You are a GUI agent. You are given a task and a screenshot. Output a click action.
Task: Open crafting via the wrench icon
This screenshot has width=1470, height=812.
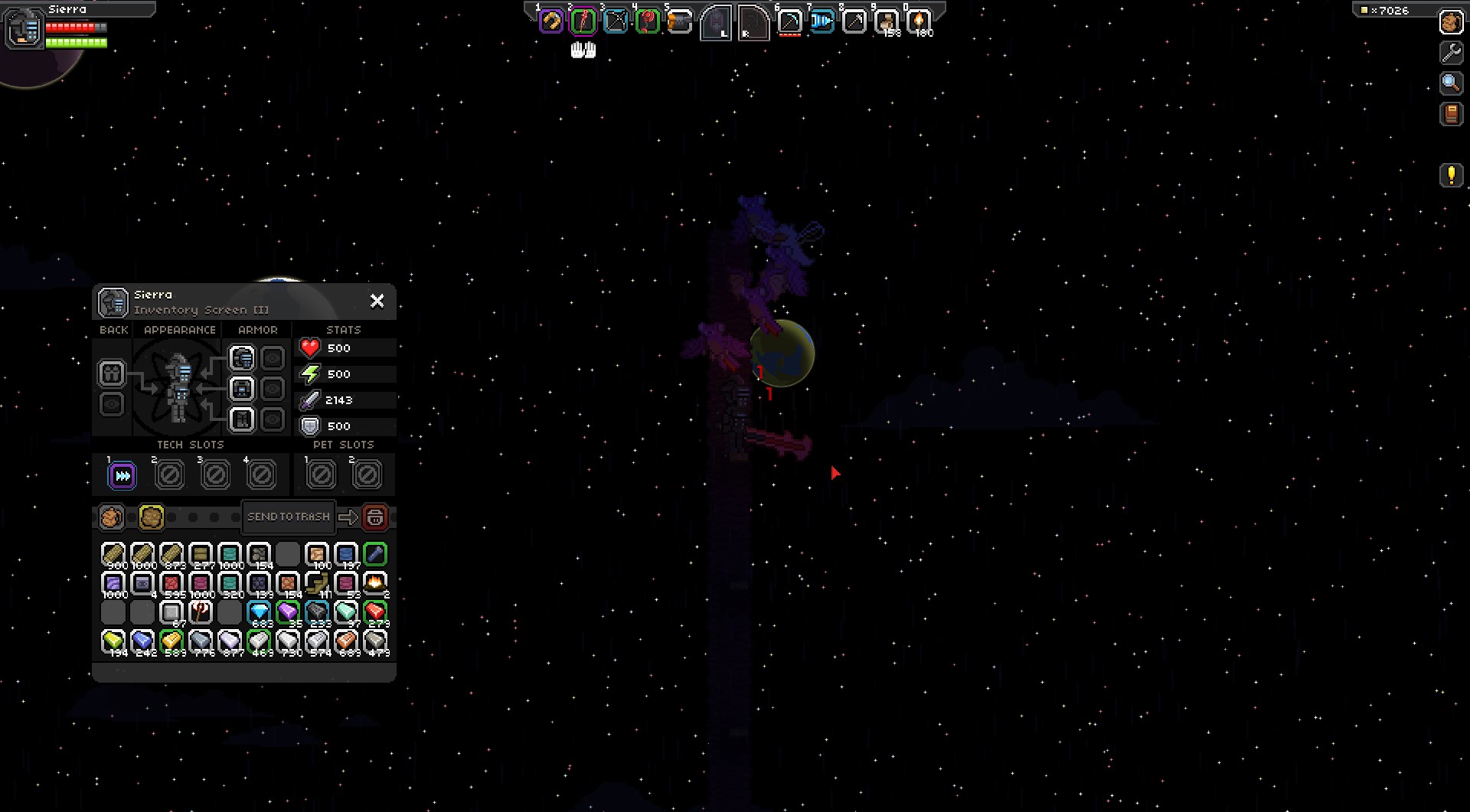[x=1451, y=53]
